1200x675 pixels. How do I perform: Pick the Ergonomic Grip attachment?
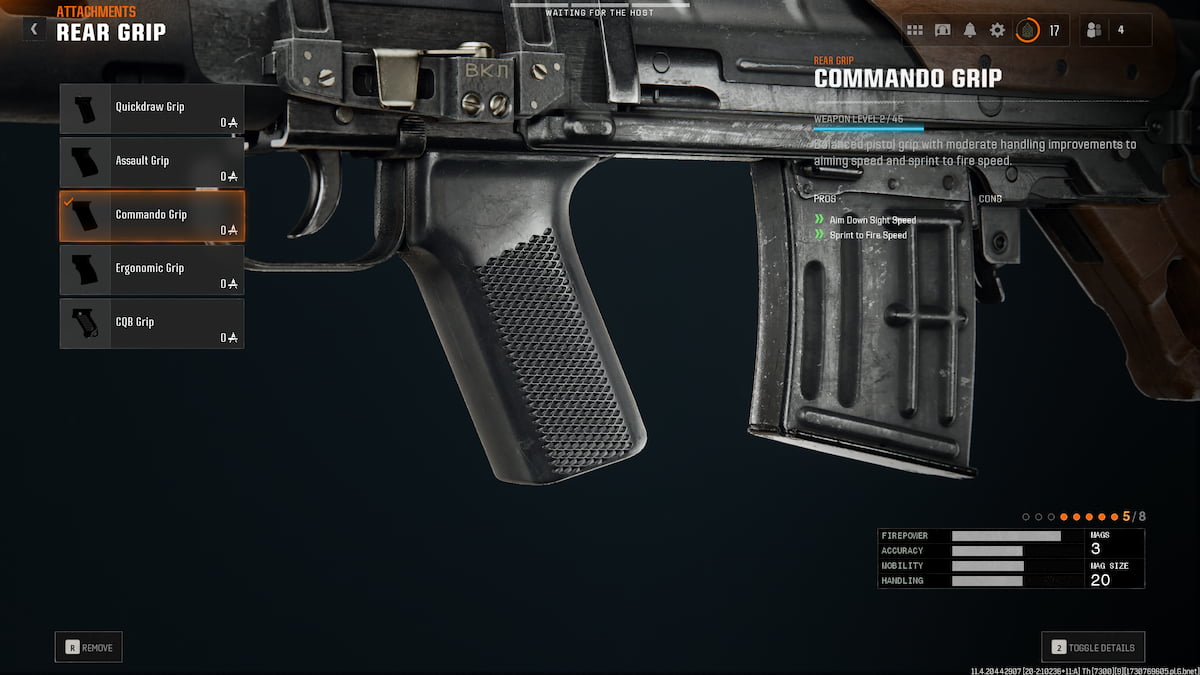[152, 270]
